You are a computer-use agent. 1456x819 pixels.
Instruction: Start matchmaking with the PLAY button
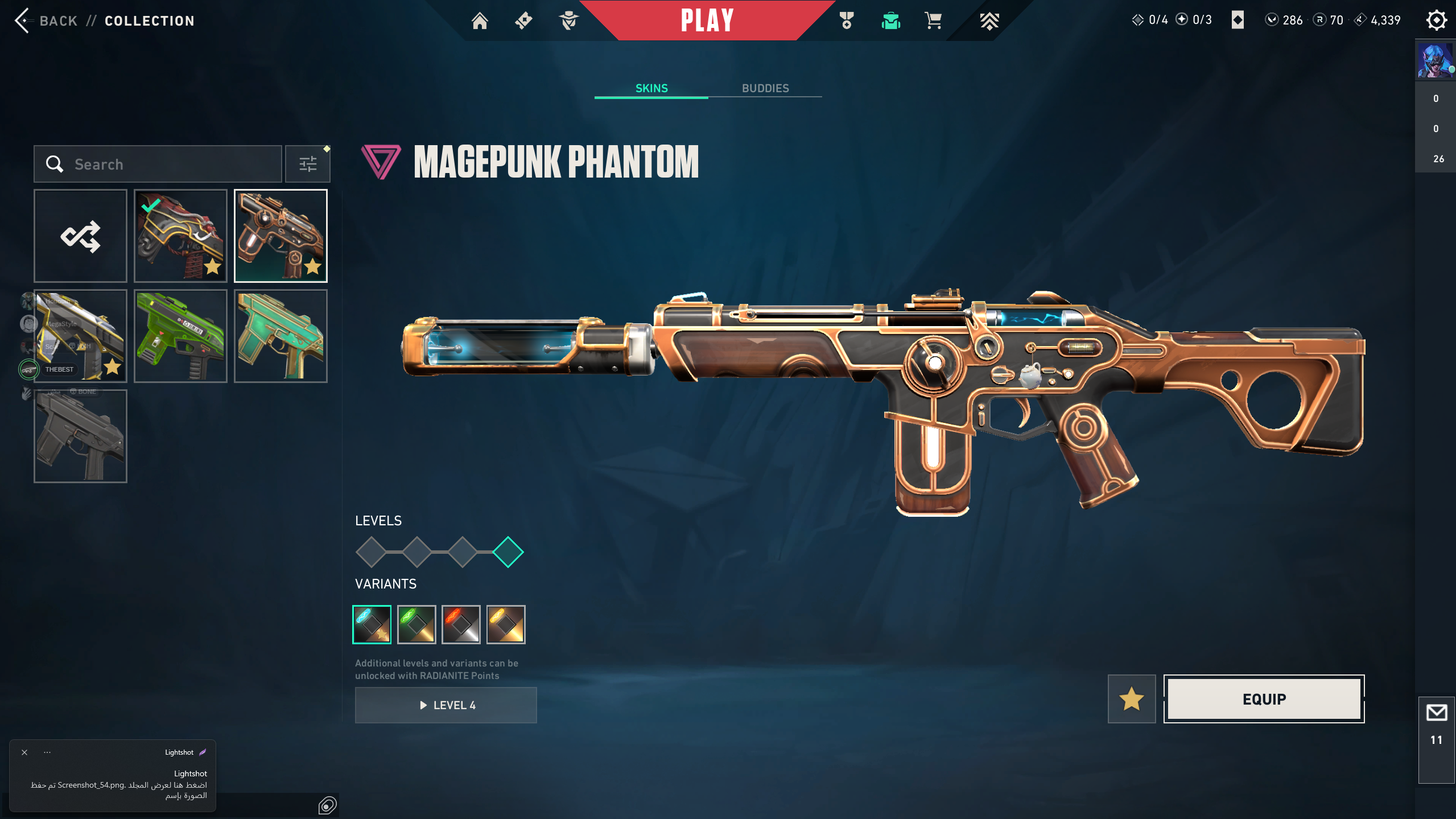(x=707, y=20)
